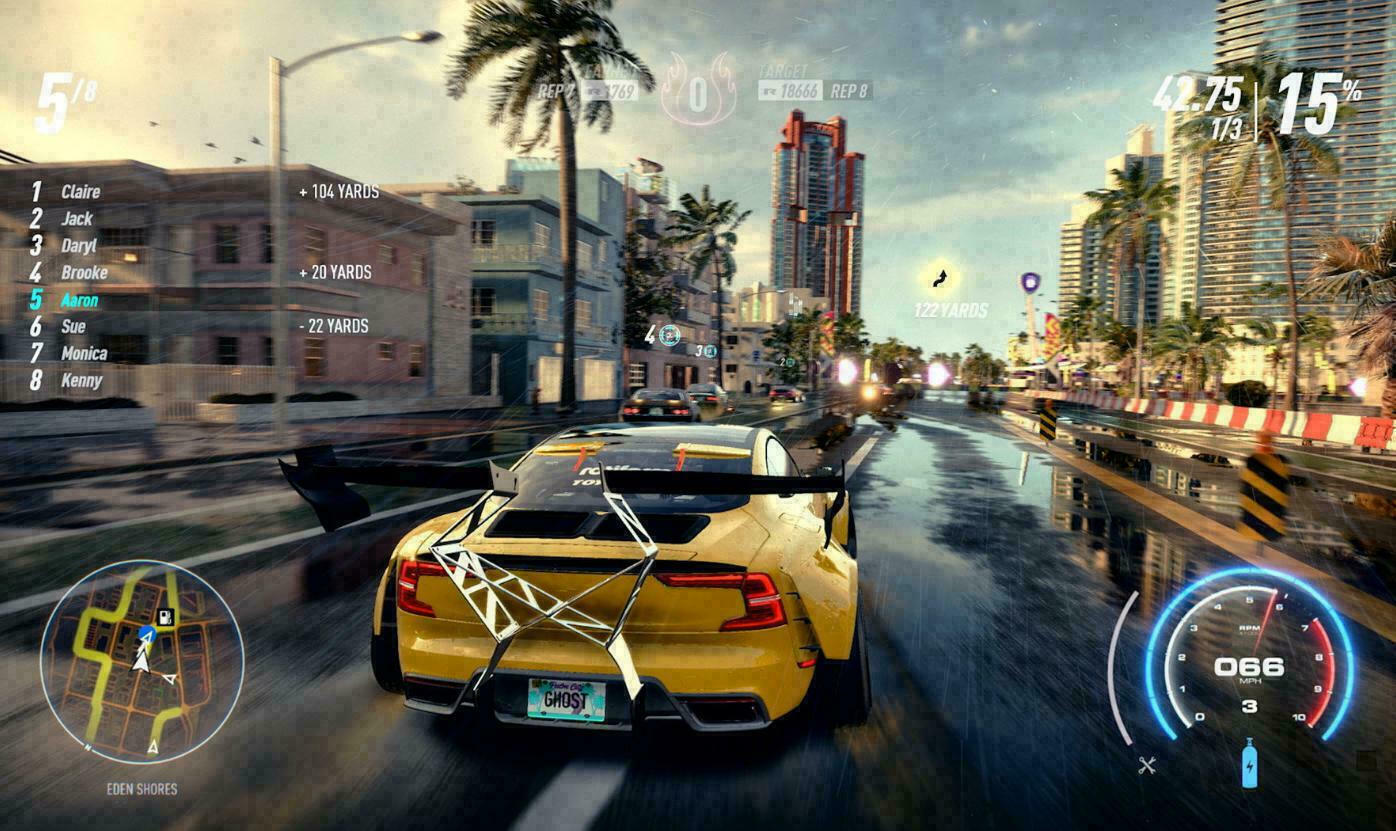Select the yellow checkpoint turn arrow marker
Viewport: 1396px width, 831px height.
tap(940, 276)
